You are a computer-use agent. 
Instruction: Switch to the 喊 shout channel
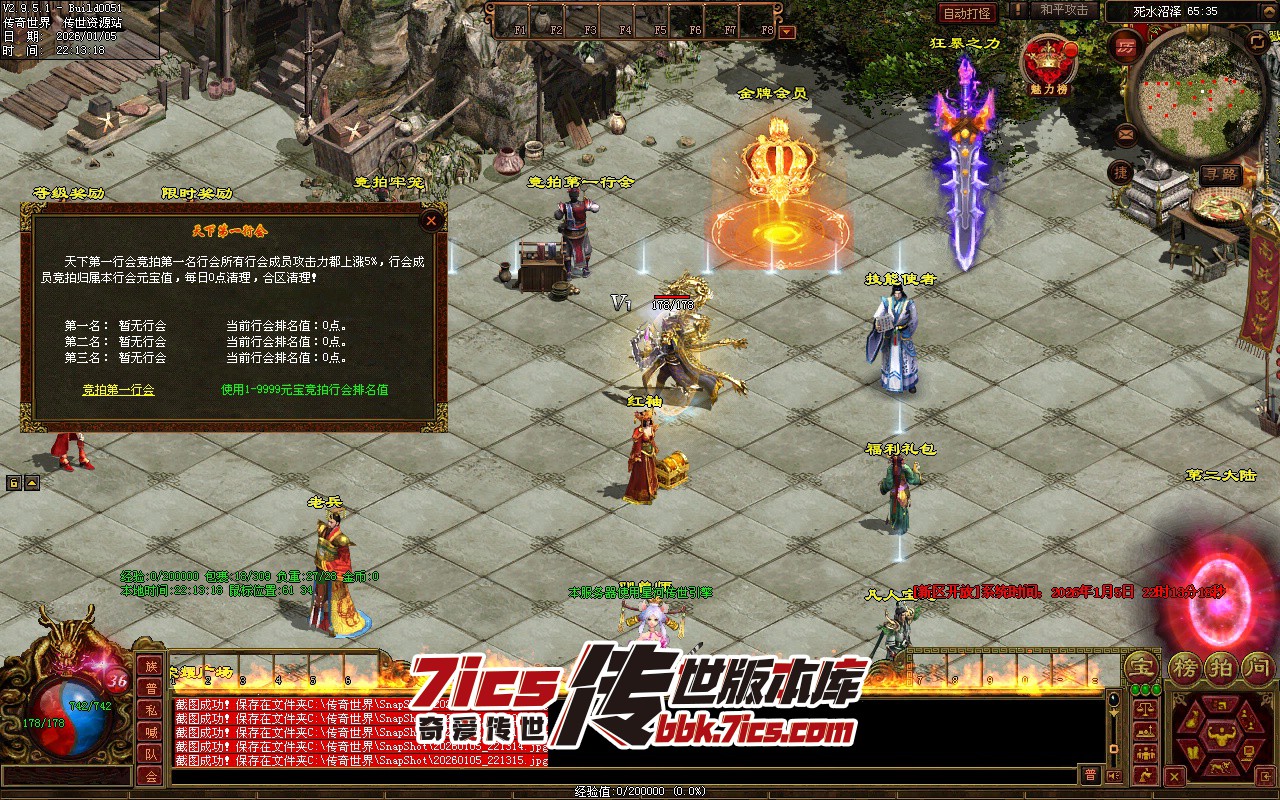tap(150, 732)
